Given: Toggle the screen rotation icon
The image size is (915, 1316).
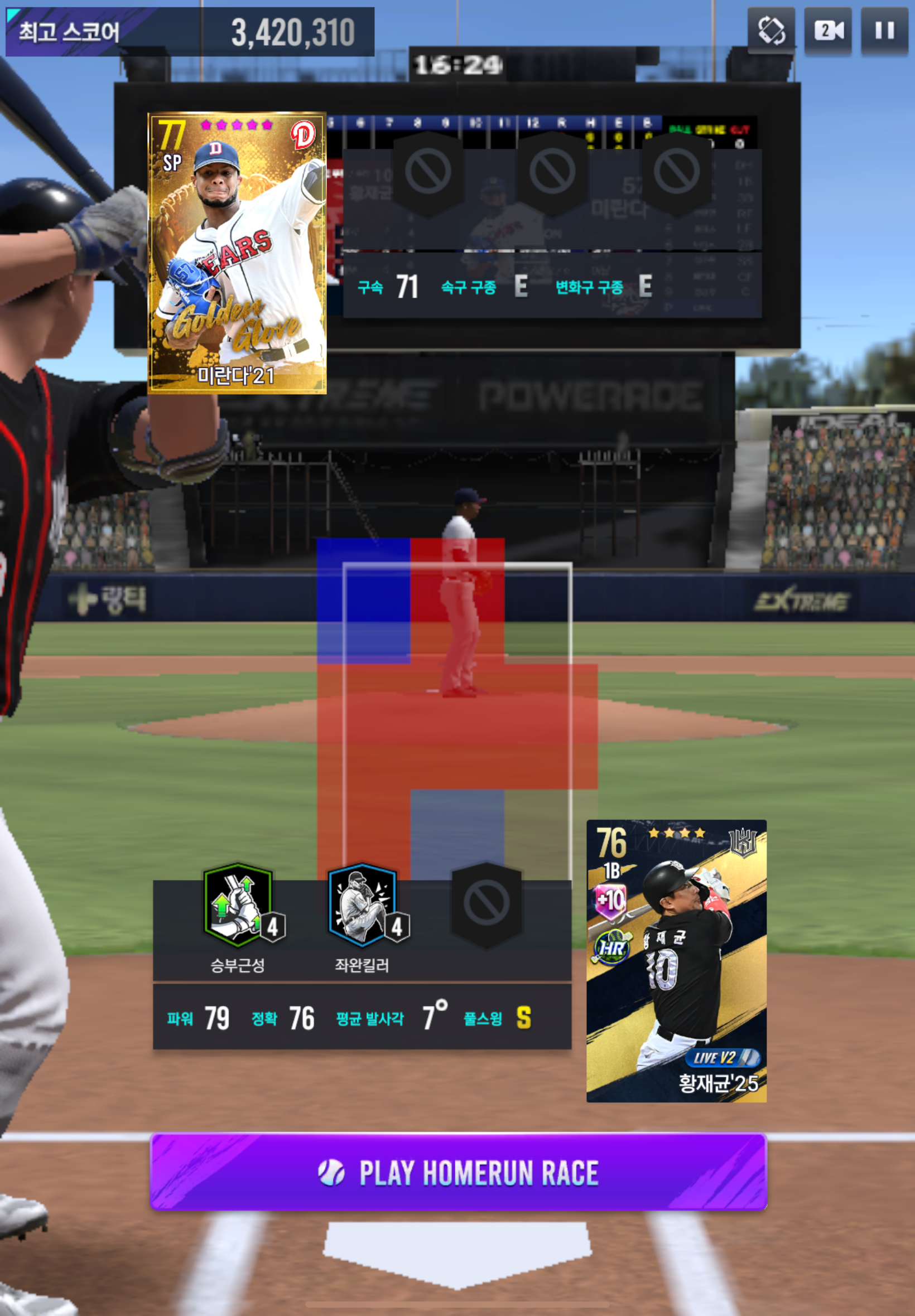Looking at the screenshot, I should pos(770,31).
